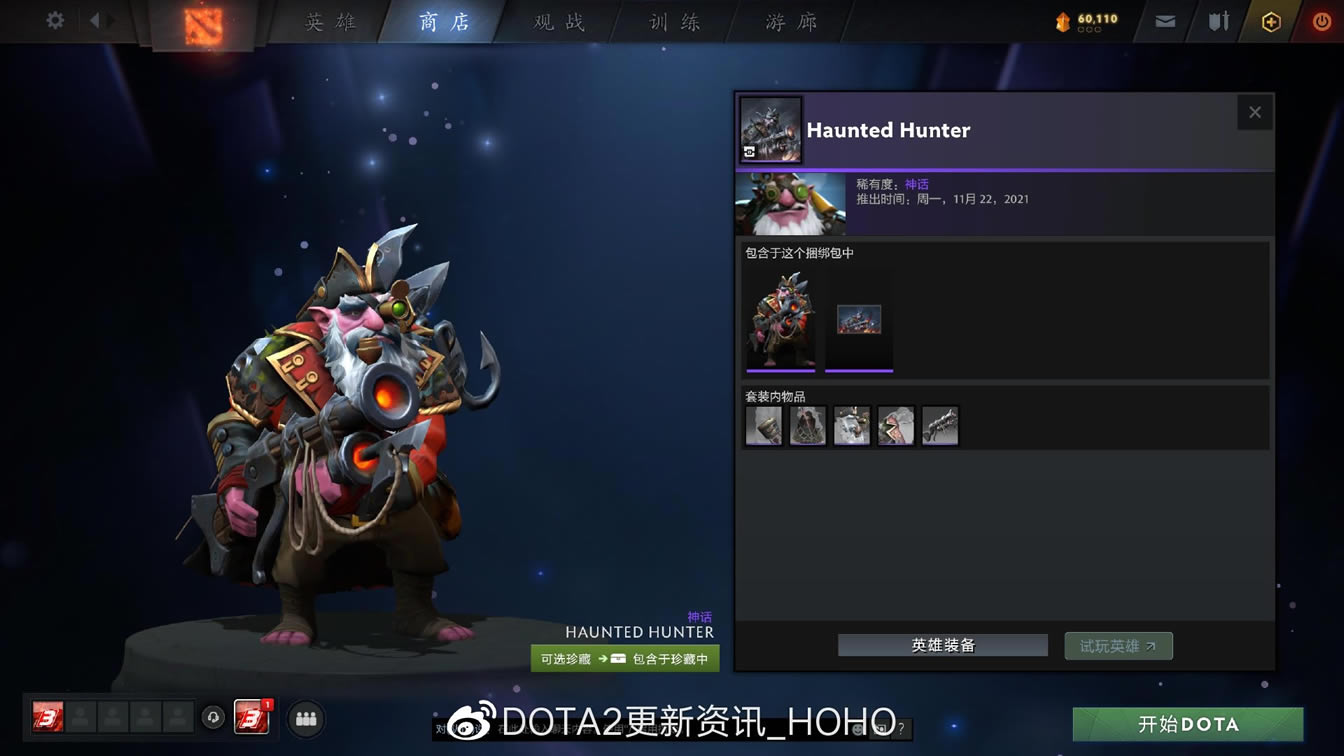Click your avatar with the notification badge
This screenshot has width=1344, height=756.
[x=253, y=718]
